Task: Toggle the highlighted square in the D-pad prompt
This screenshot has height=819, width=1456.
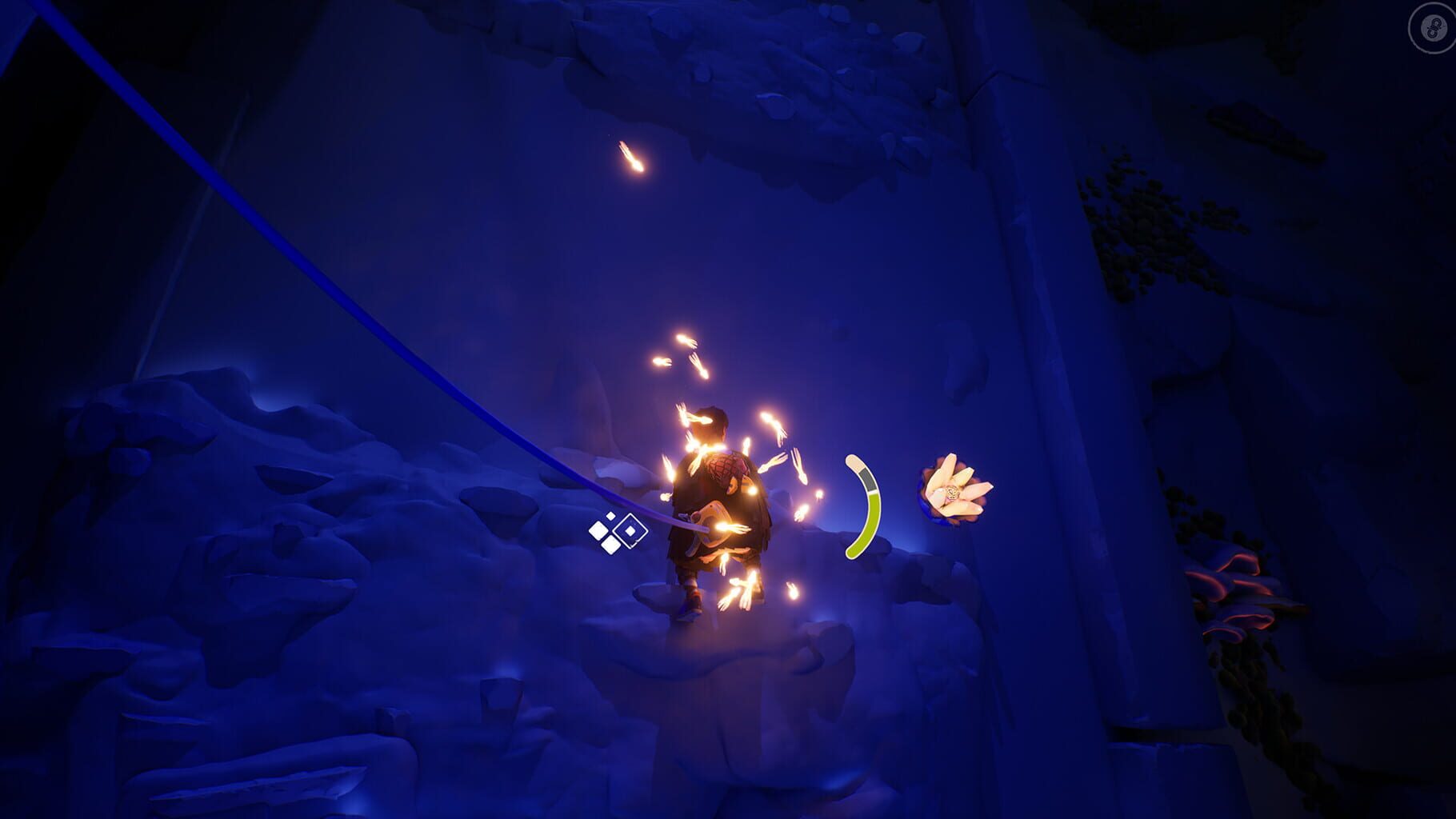Action: tap(630, 530)
